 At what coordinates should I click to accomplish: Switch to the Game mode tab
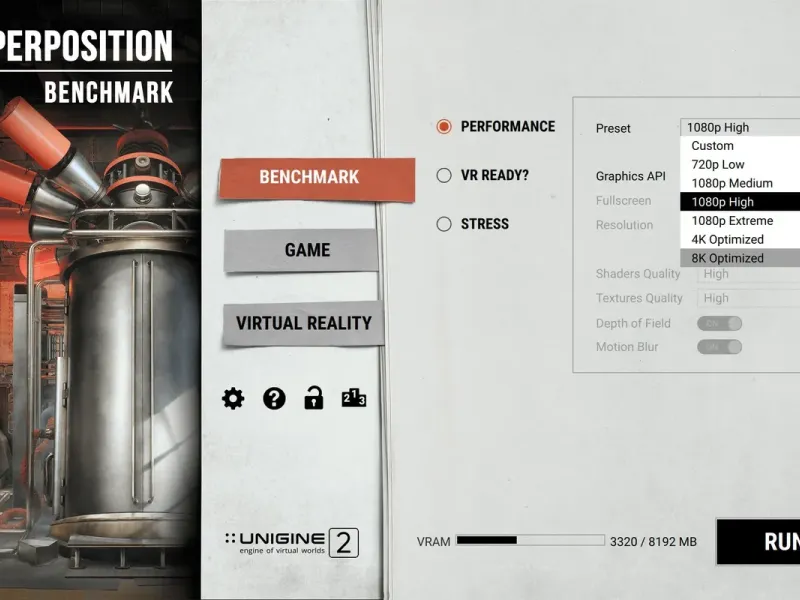click(x=307, y=250)
